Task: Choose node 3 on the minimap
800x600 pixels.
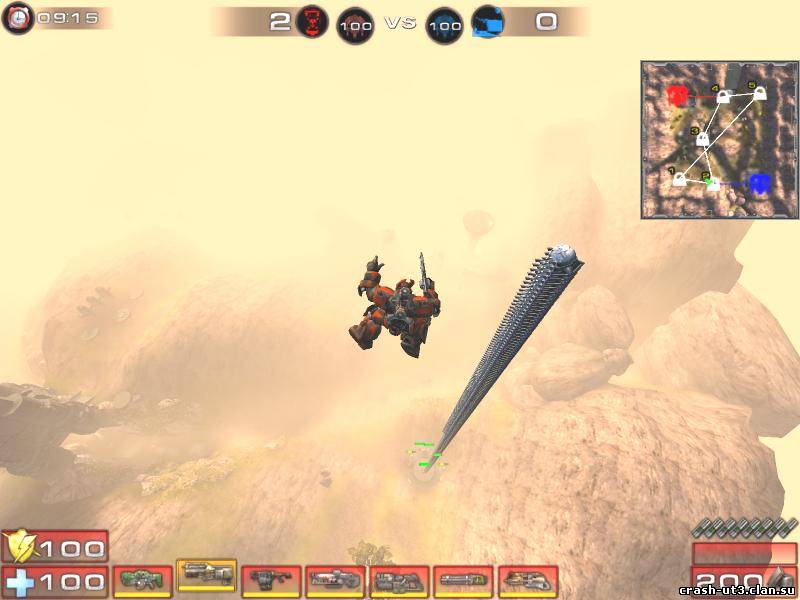Action: click(703, 139)
